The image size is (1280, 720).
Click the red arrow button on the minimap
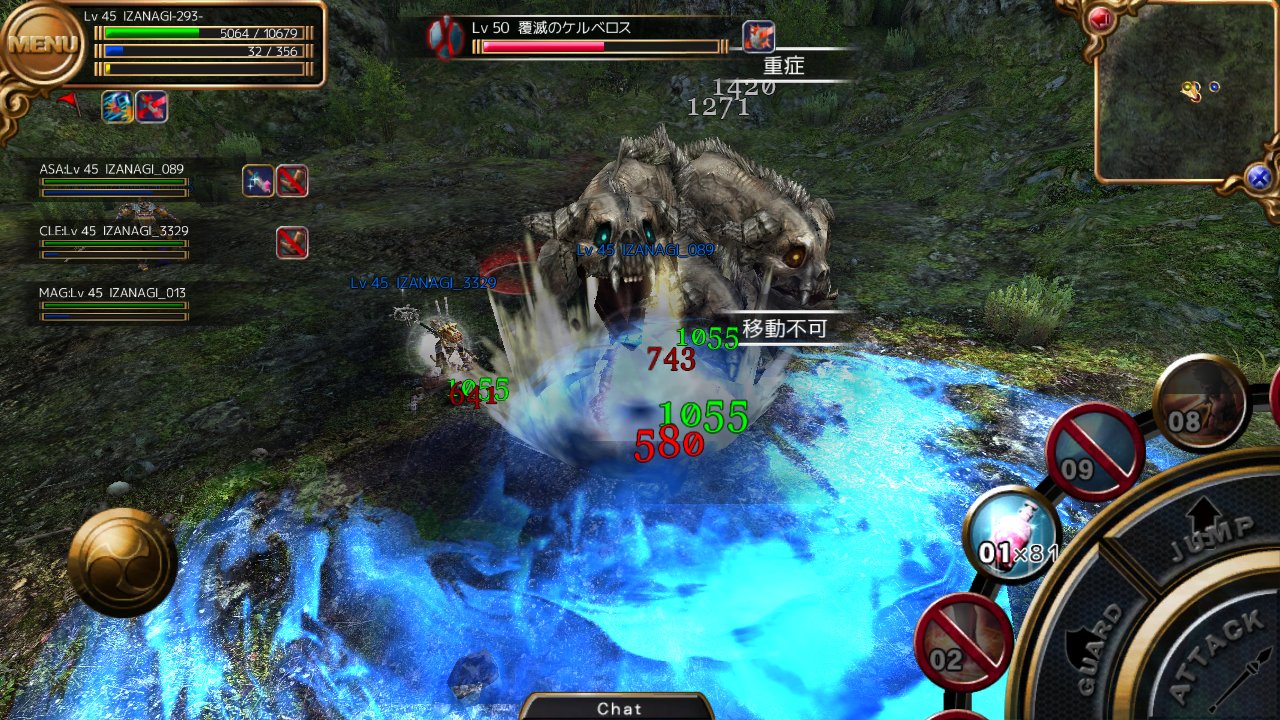click(1102, 18)
